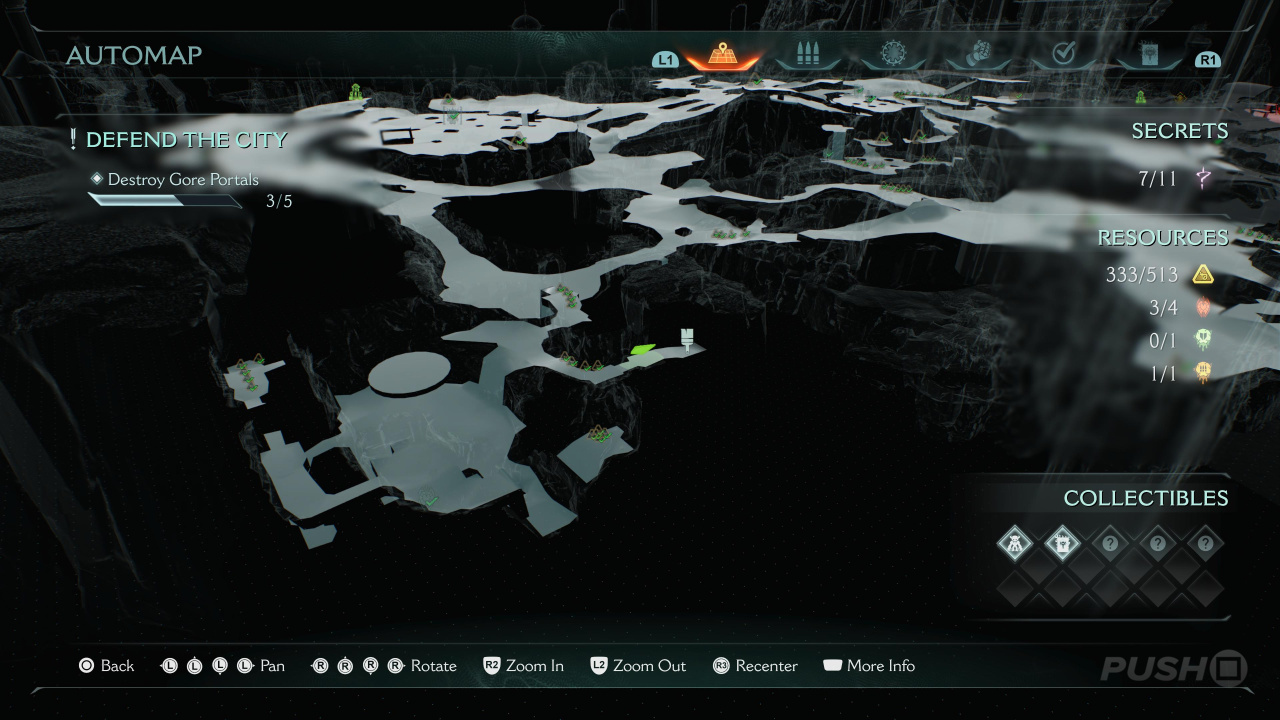Select the Destroy Gore Portals objective
Viewport: 1280px width, 720px height.
point(182,180)
